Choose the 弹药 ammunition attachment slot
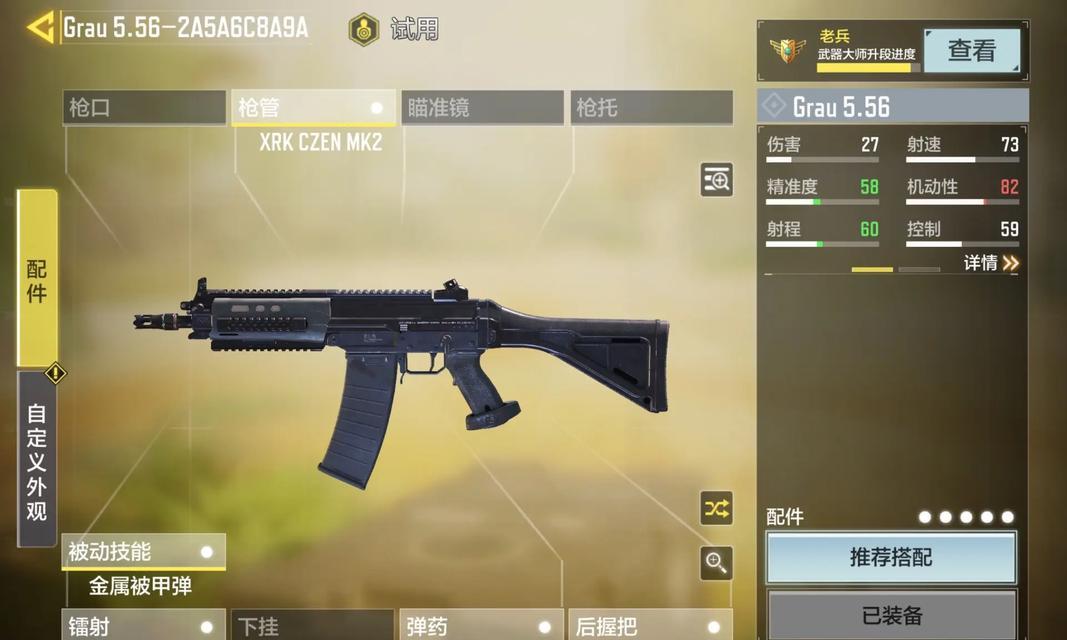The image size is (1067, 640). point(482,626)
